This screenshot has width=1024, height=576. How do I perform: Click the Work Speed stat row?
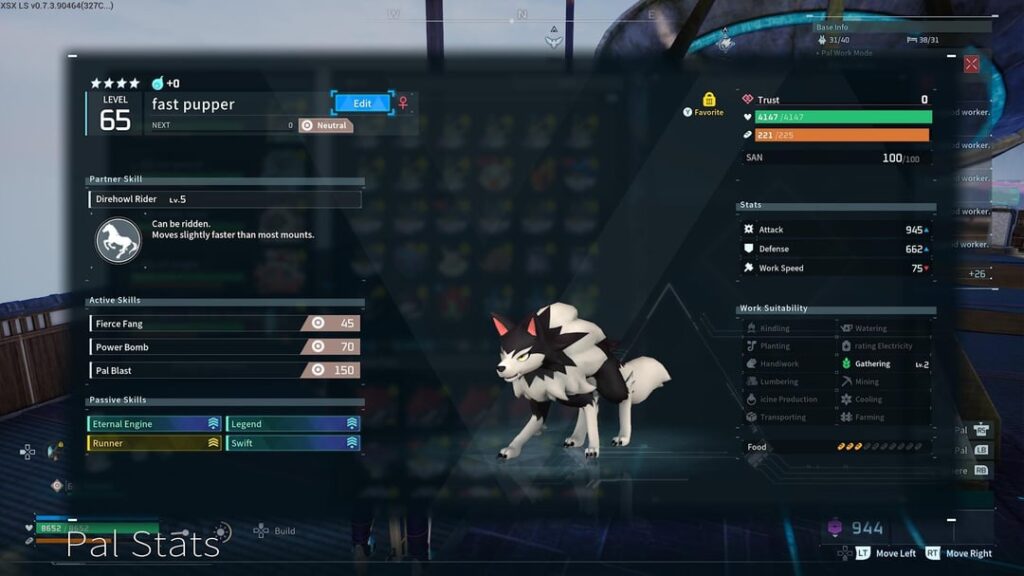click(x=836, y=268)
